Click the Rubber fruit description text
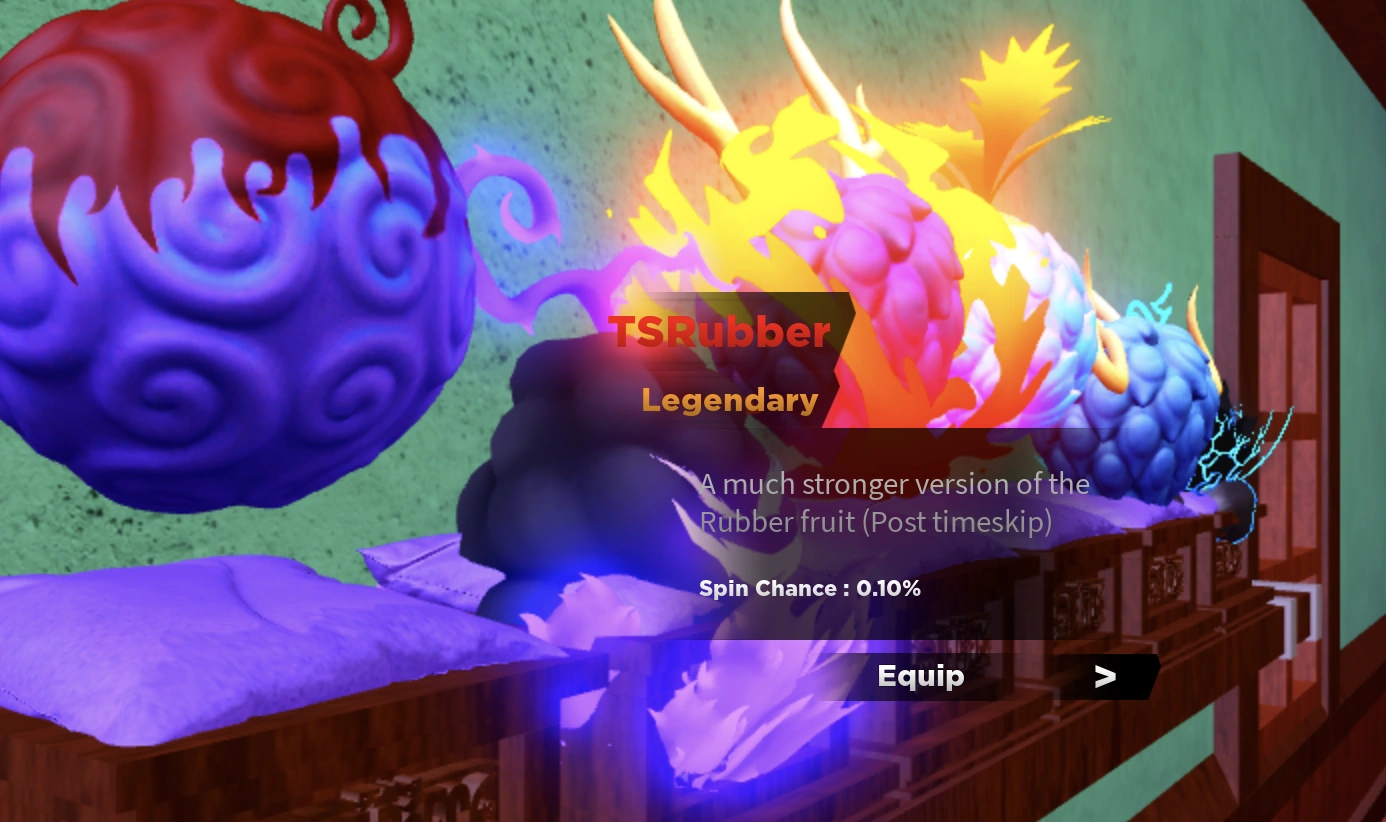1386x822 pixels. click(x=893, y=502)
